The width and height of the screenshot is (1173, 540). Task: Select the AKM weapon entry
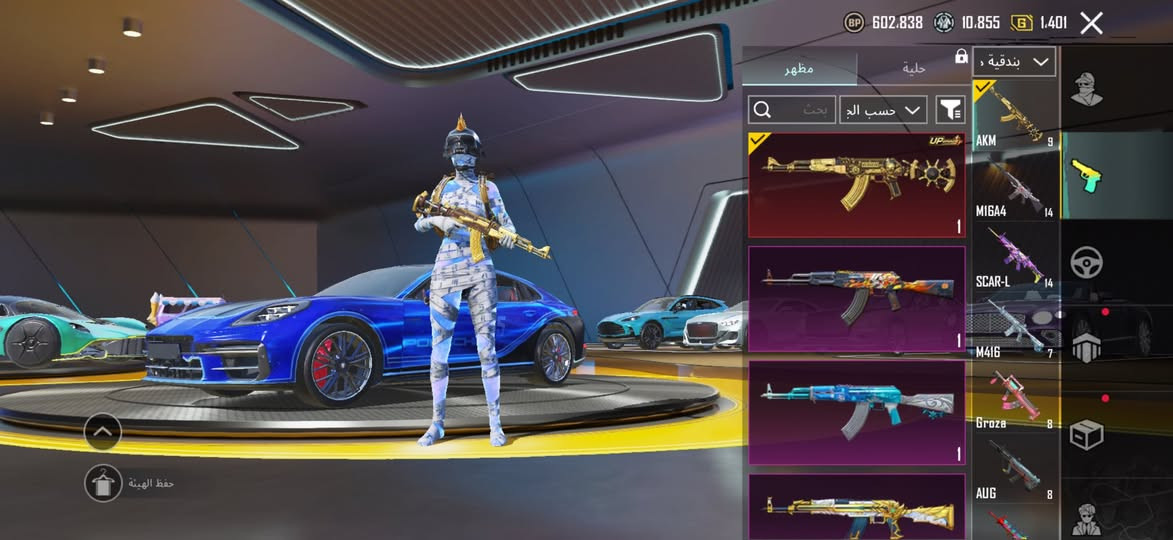point(1015,115)
